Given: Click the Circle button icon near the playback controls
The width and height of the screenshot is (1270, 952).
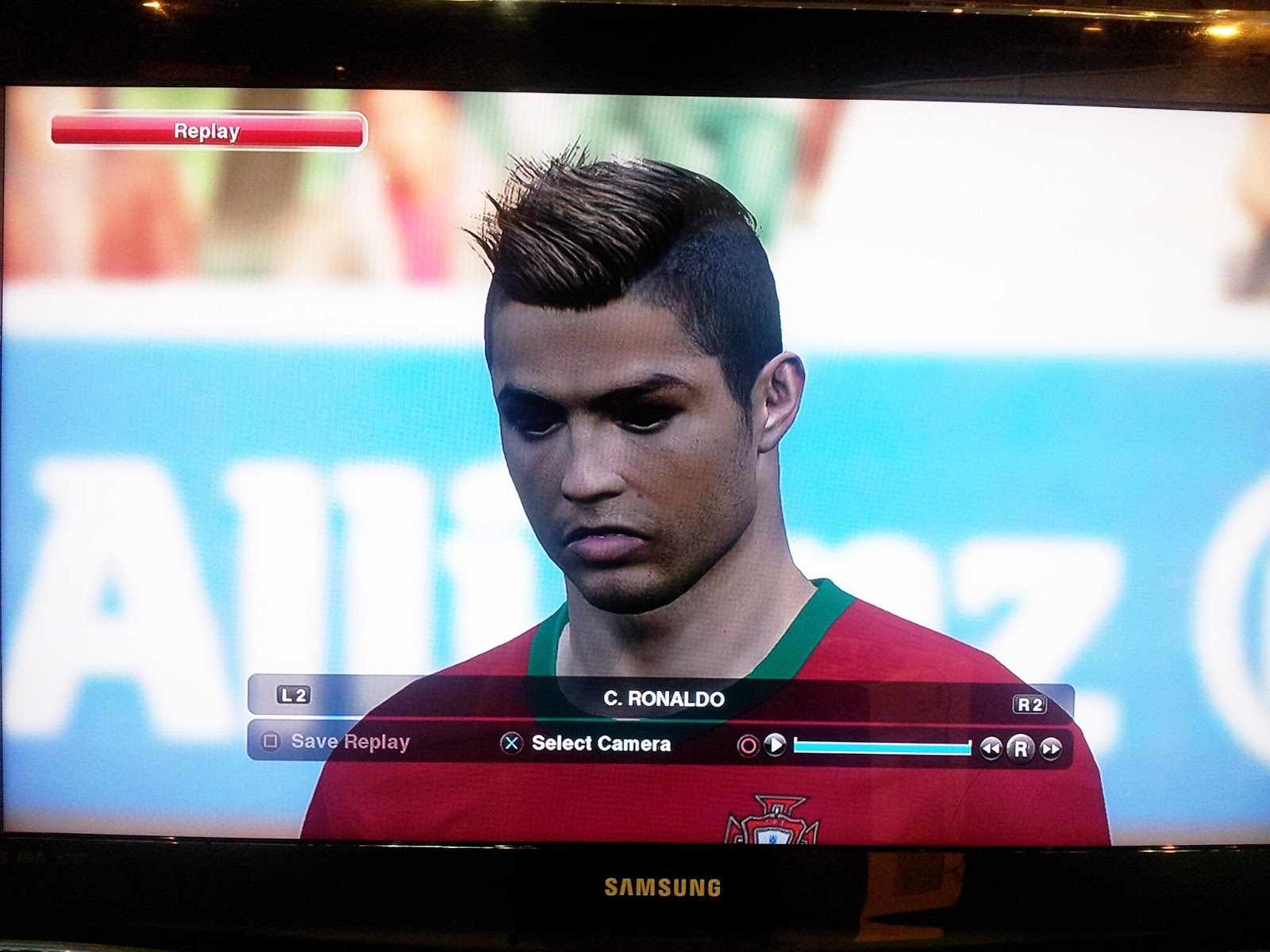Looking at the screenshot, I should click(748, 744).
